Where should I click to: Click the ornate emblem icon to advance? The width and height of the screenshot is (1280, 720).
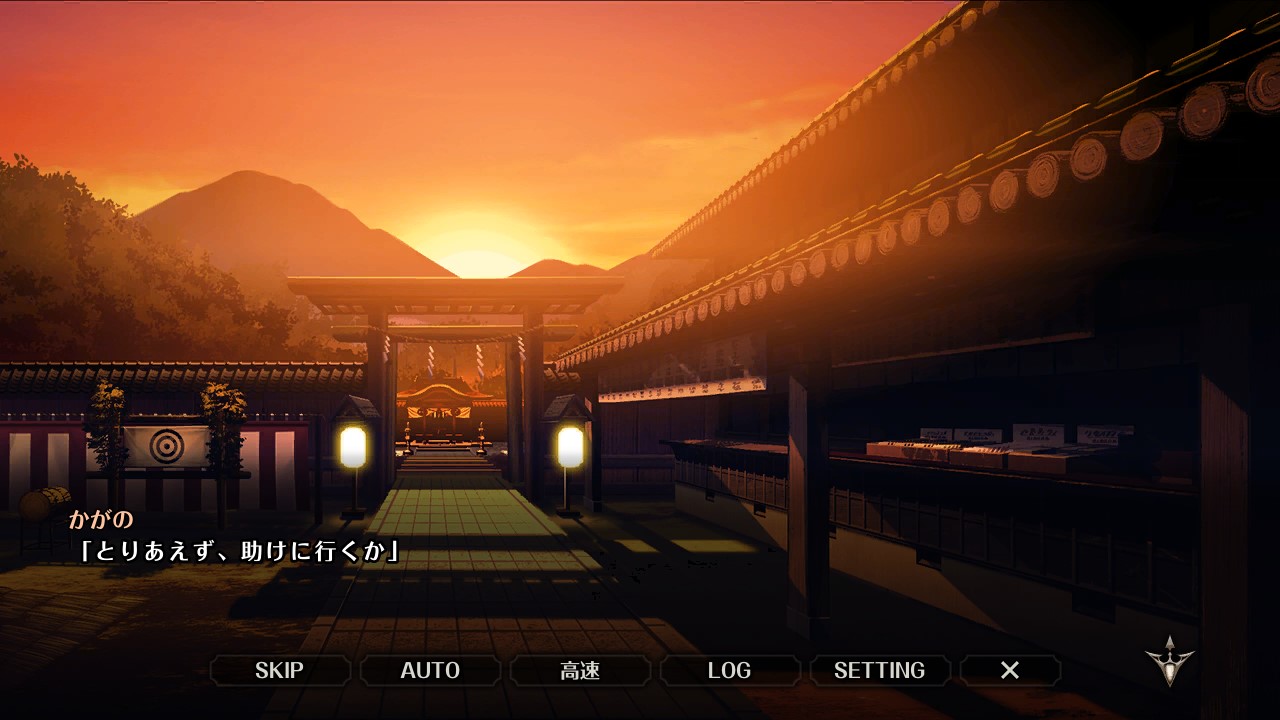coord(1169,661)
